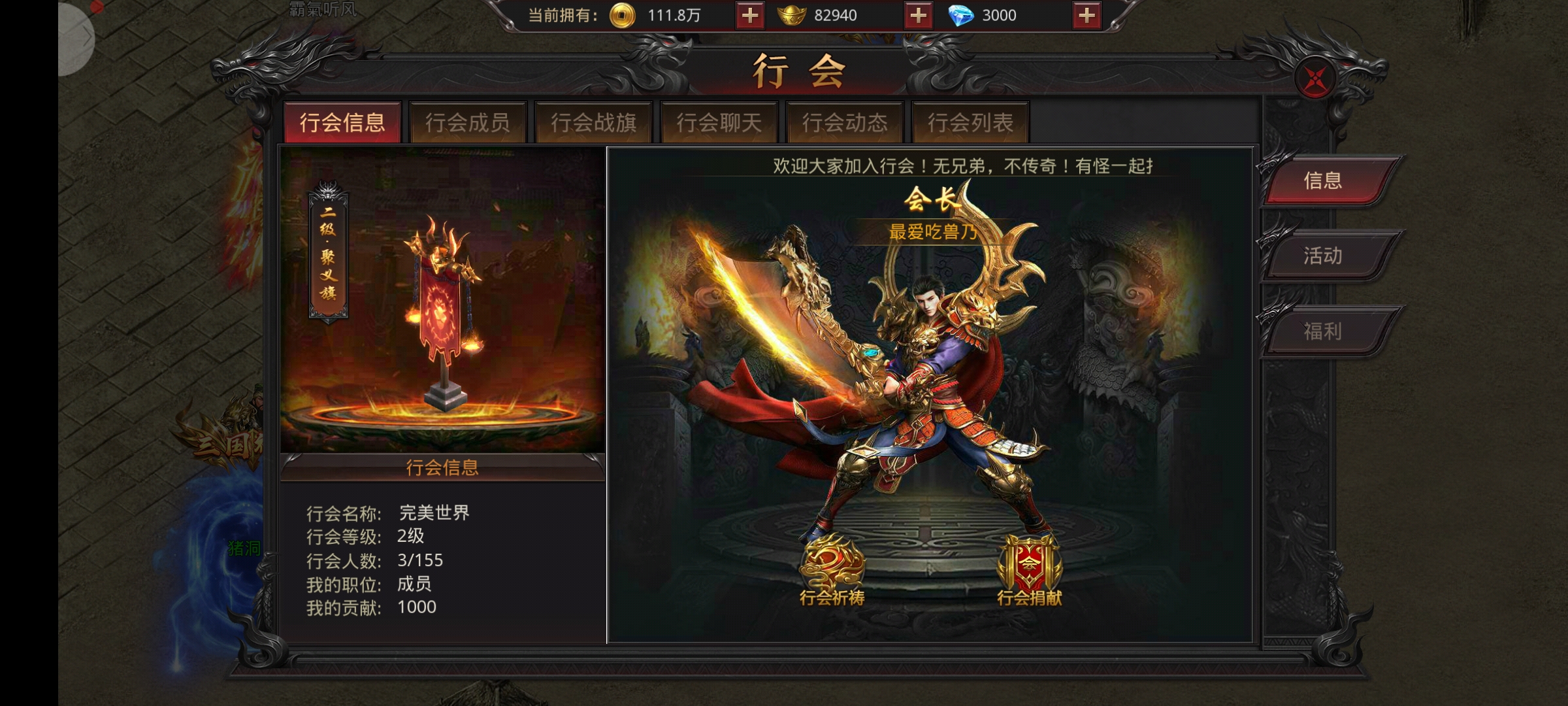
Task: View the 行会列表 tab
Action: [x=970, y=122]
